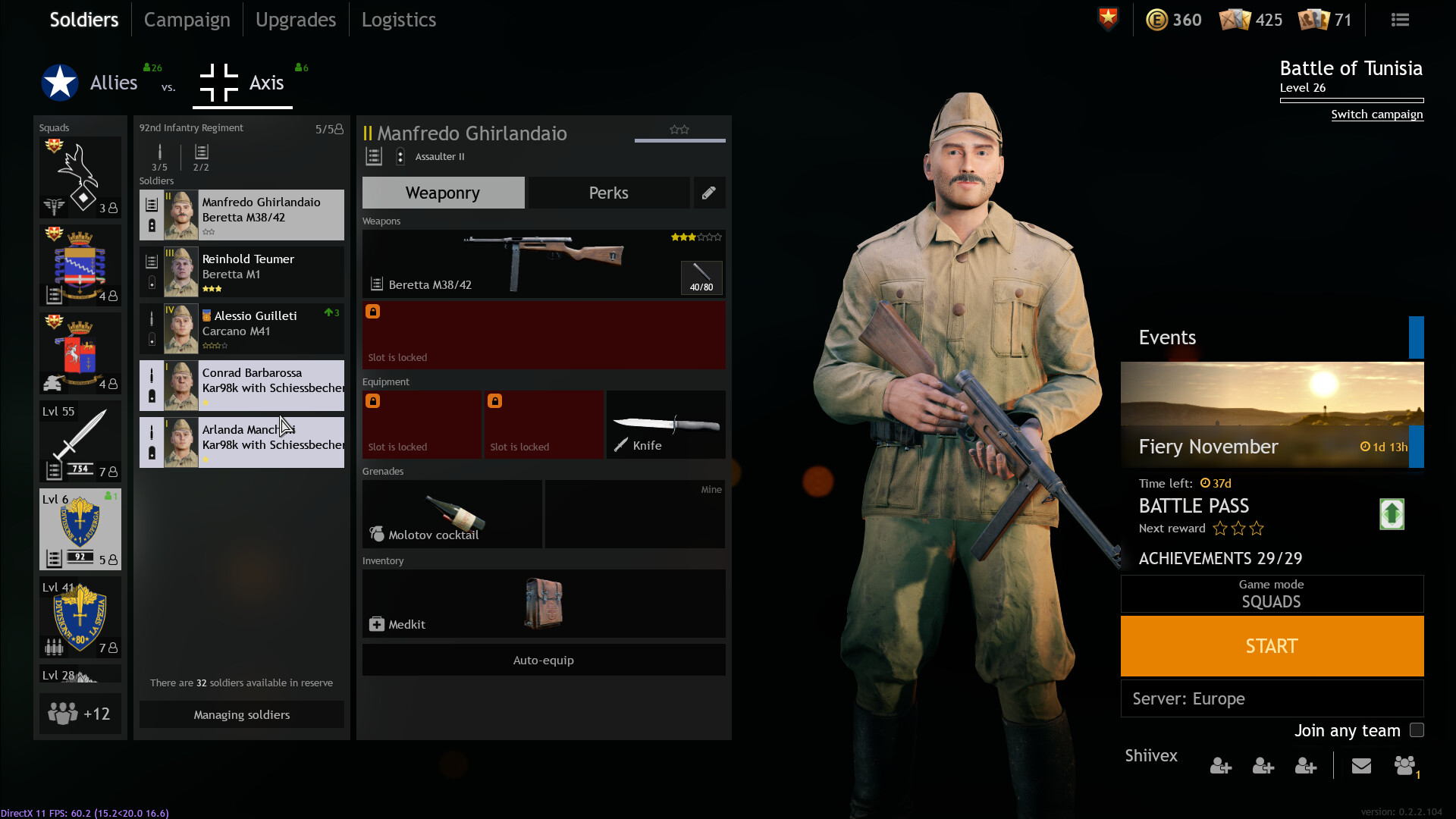
Task: Open the Knife equipment slot
Action: (x=666, y=425)
